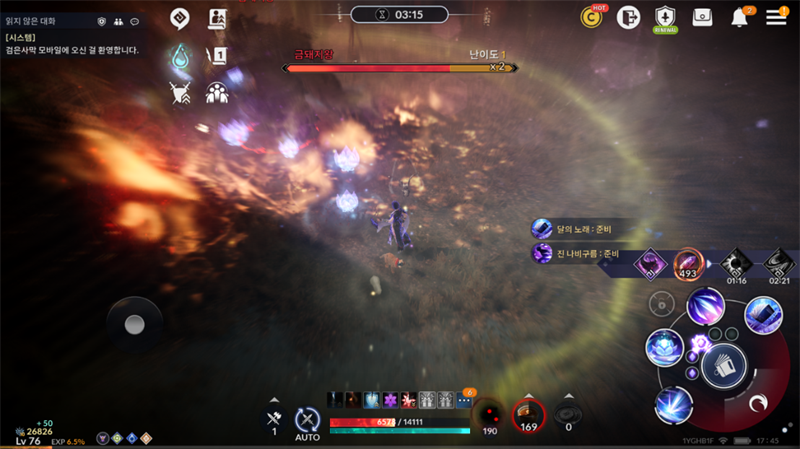Select the crossed weapons slot showing 1
This screenshot has width=800, height=449.
[274, 419]
